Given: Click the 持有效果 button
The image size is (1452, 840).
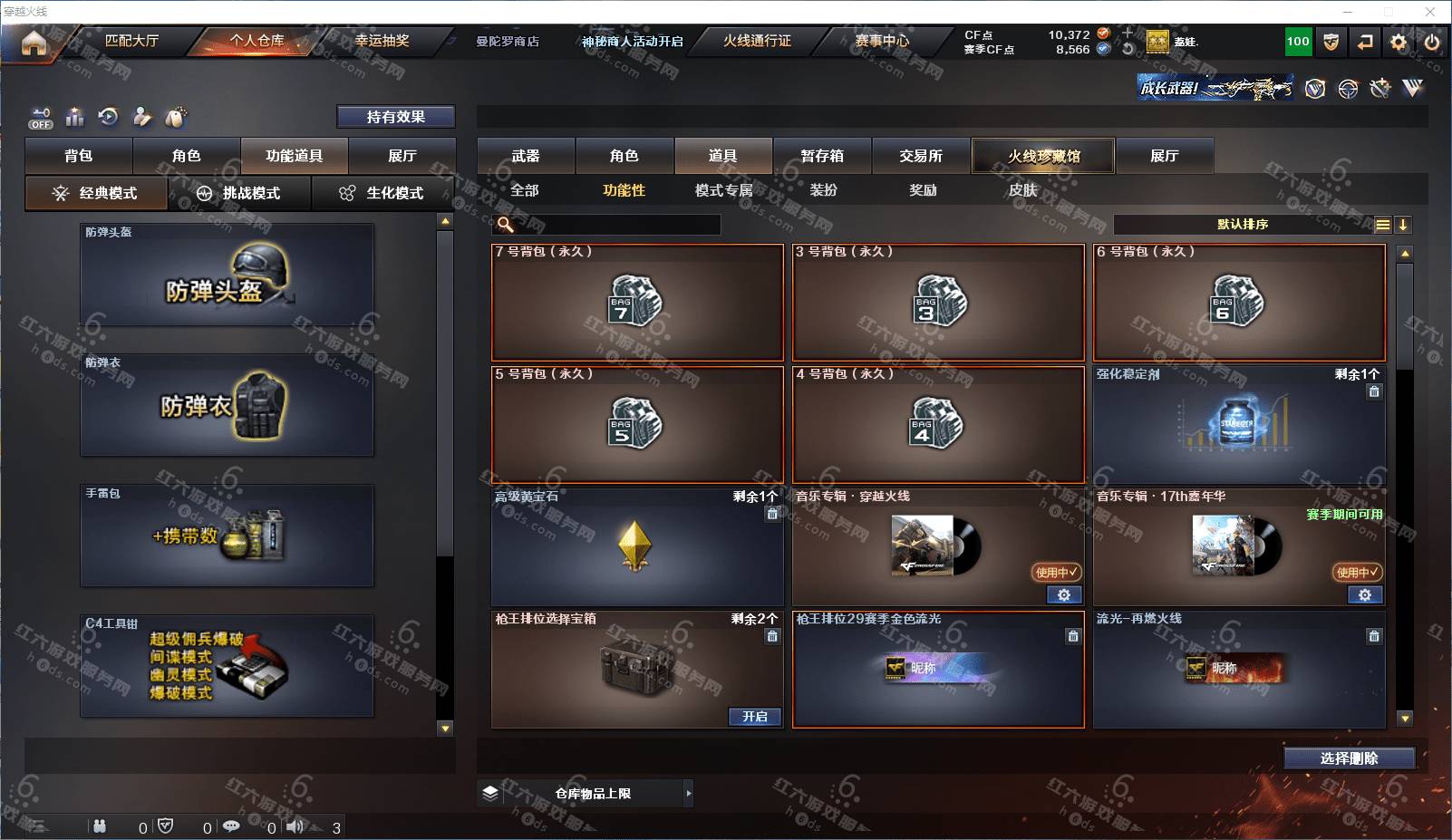Looking at the screenshot, I should coord(395,117).
